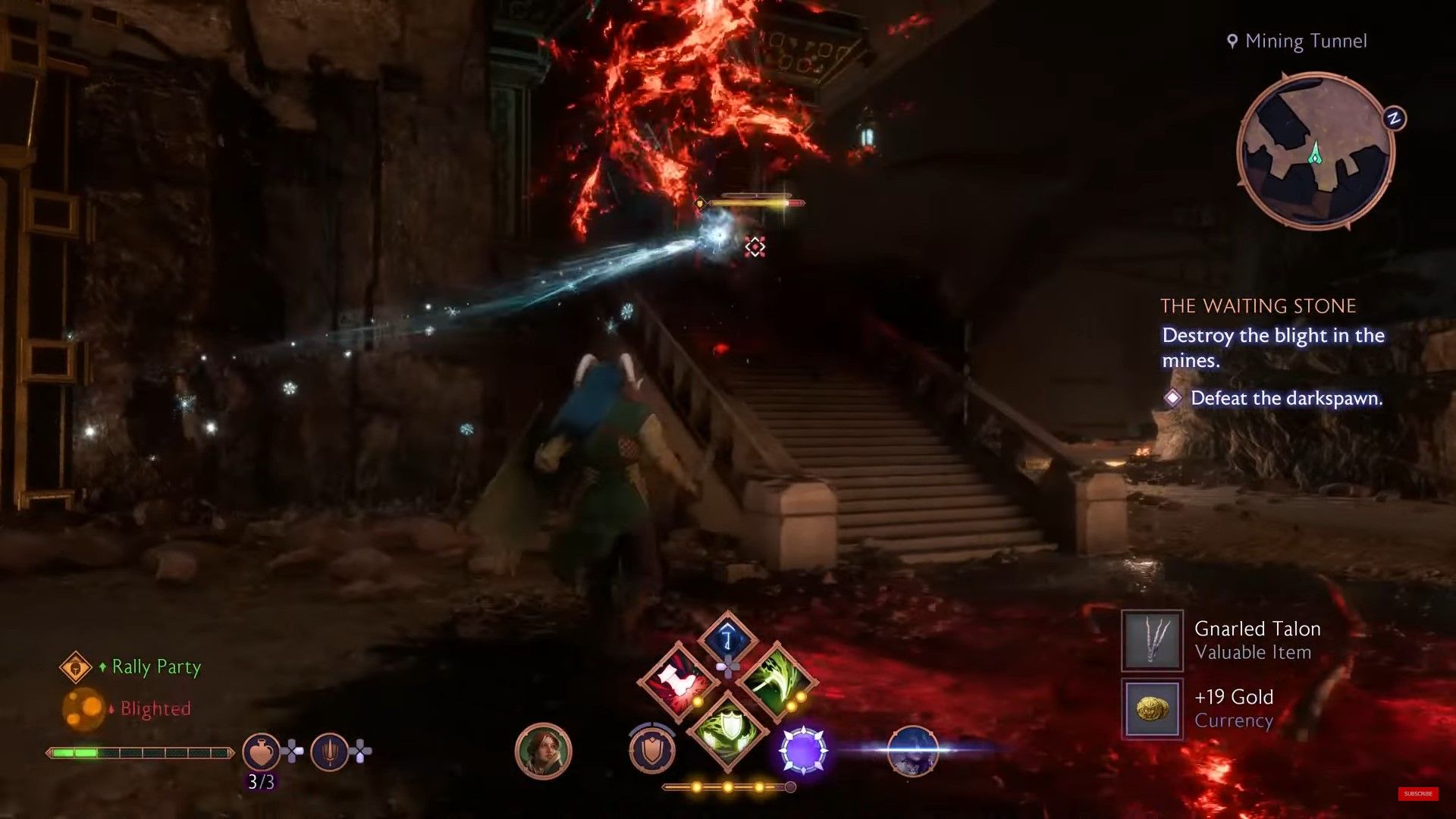Viewport: 1456px width, 819px height.
Task: Click the green health bar segment
Action: [74, 754]
